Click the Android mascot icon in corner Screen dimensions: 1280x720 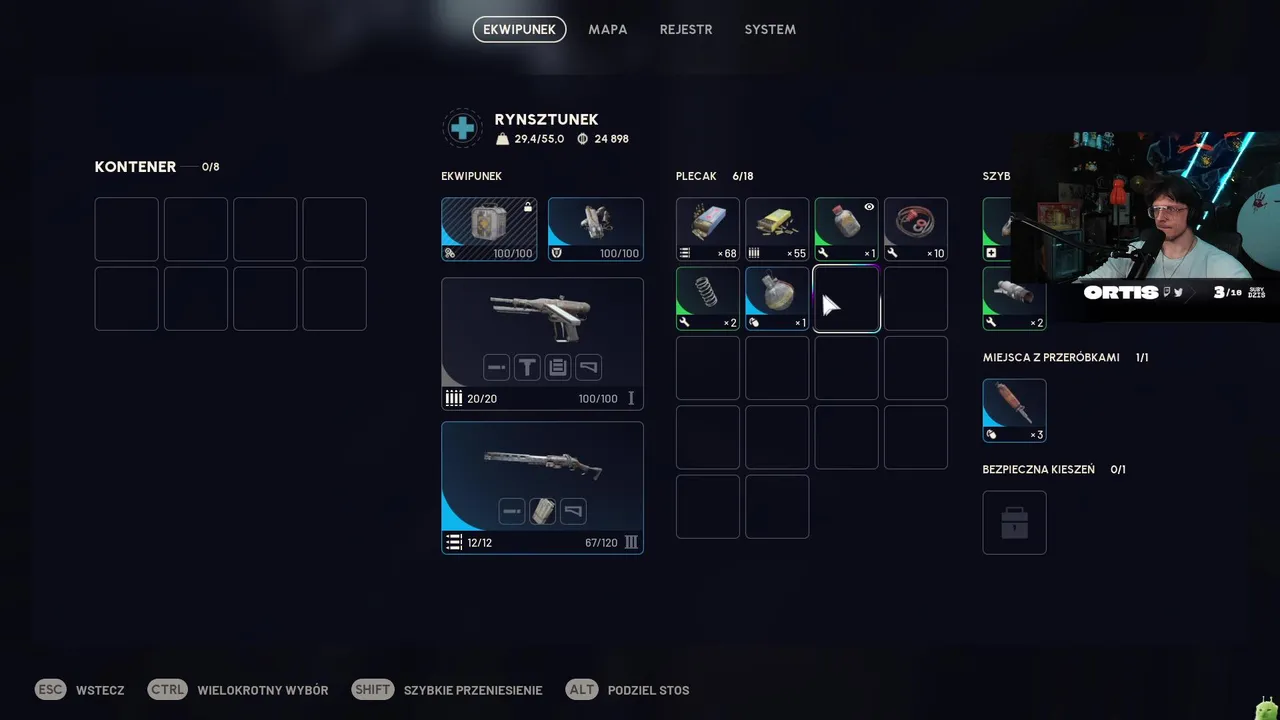tap(1268, 707)
